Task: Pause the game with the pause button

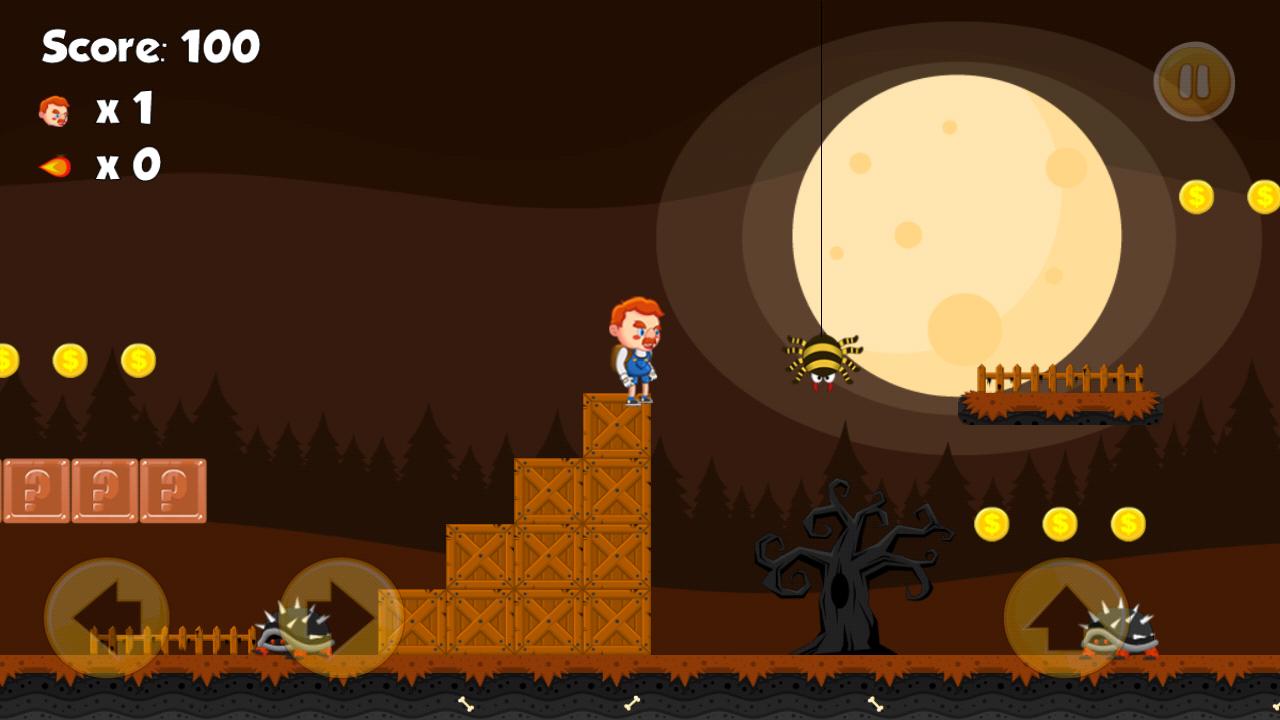Action: (x=1194, y=82)
